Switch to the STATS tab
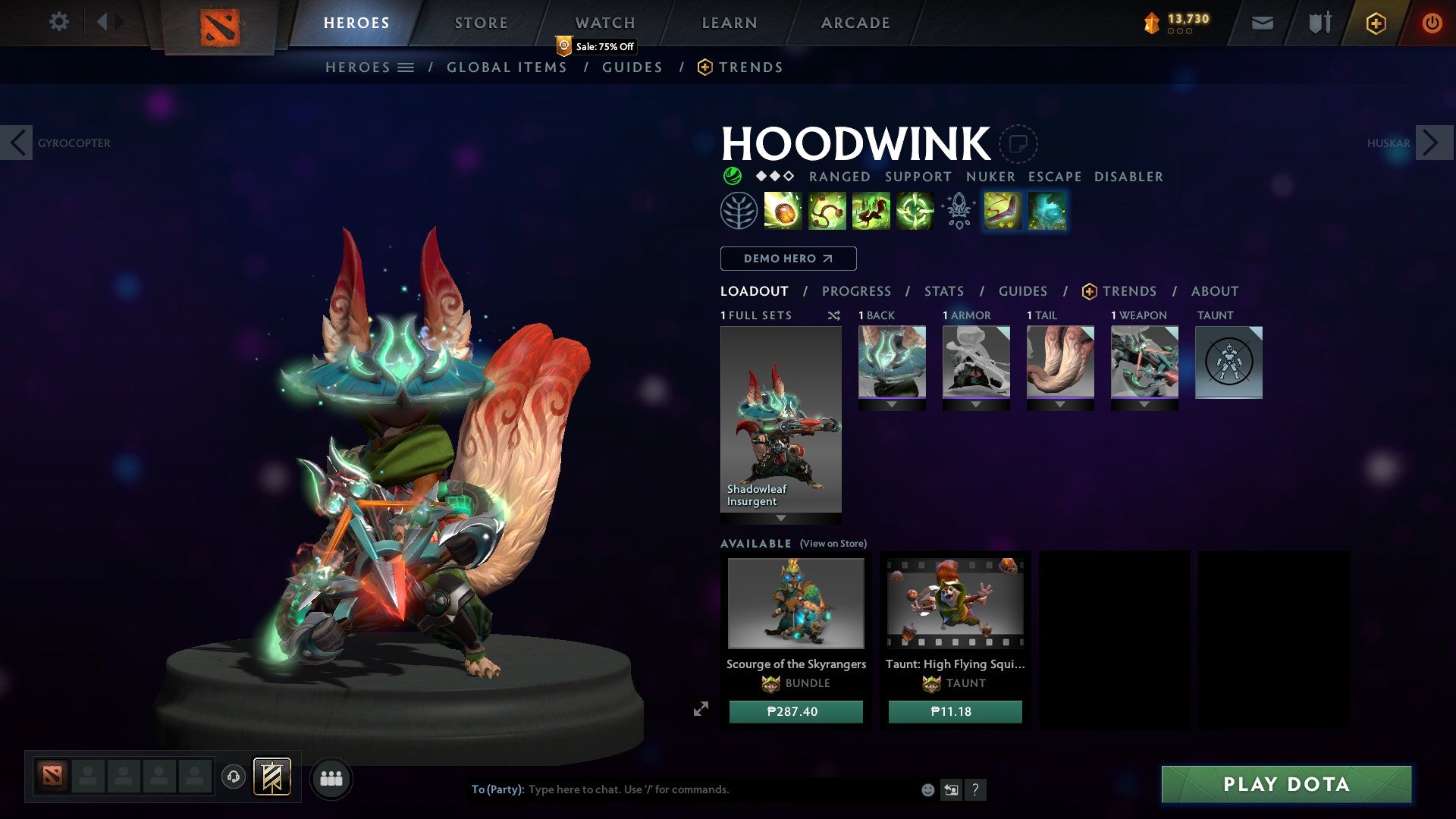Screen dimensions: 1456x819 pyautogui.click(x=943, y=290)
